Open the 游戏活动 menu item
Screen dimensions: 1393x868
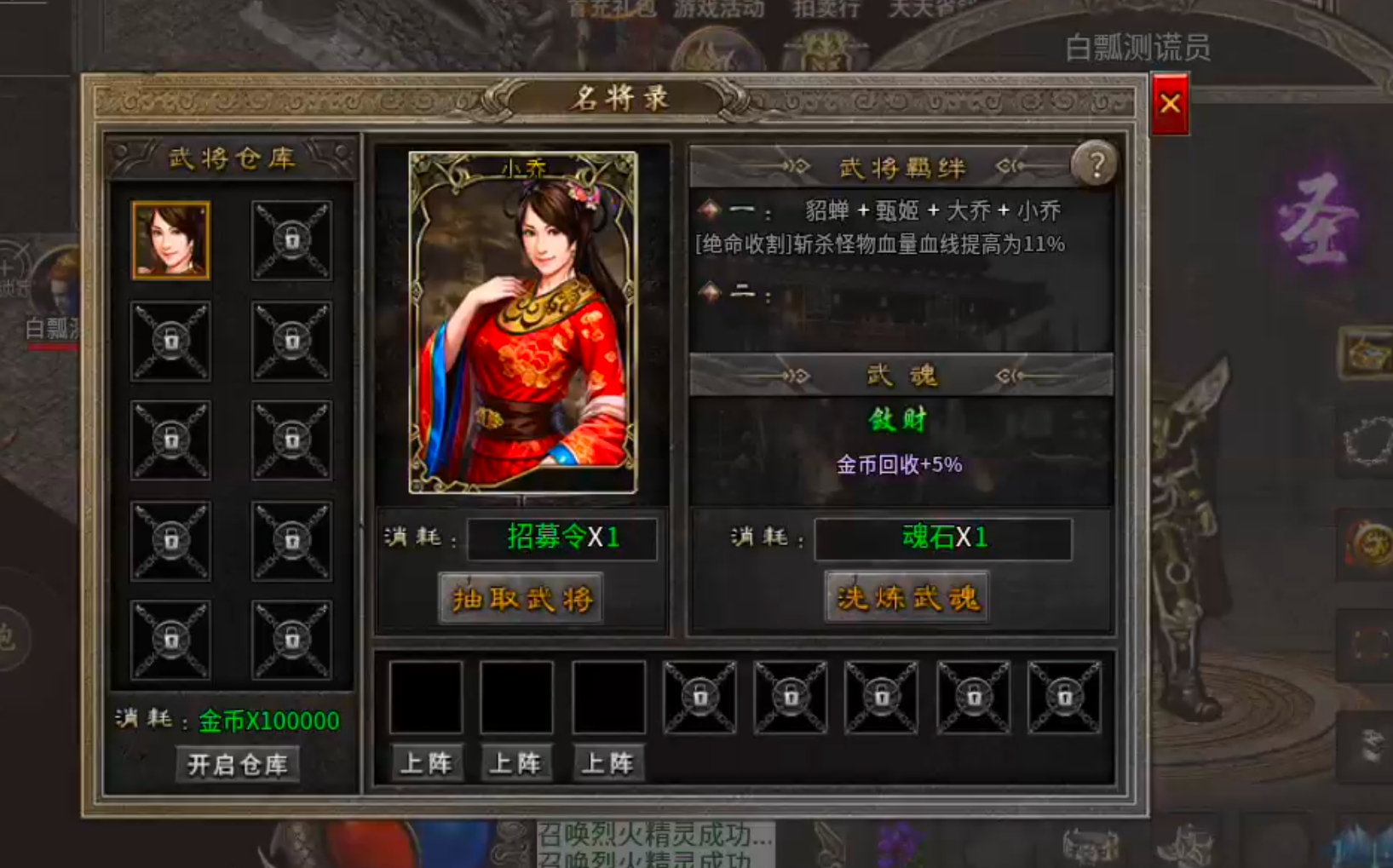tap(718, 9)
